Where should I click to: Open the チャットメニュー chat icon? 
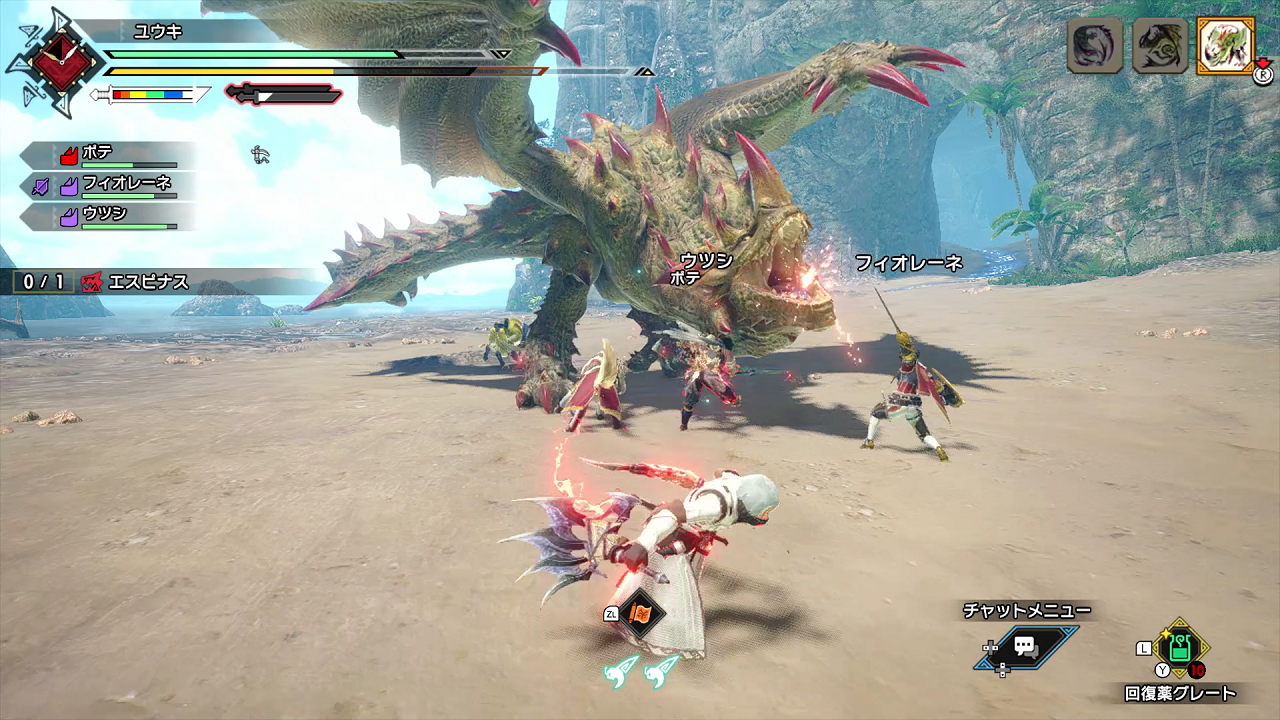pyautogui.click(x=1025, y=647)
